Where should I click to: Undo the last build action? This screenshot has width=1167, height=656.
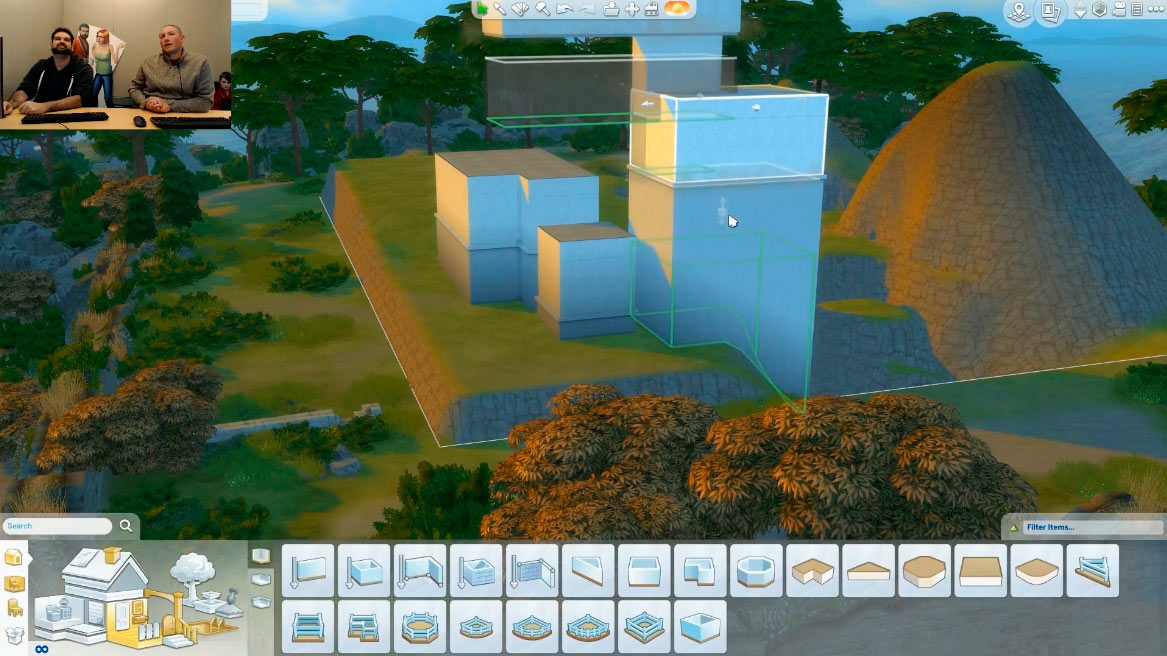(565, 9)
